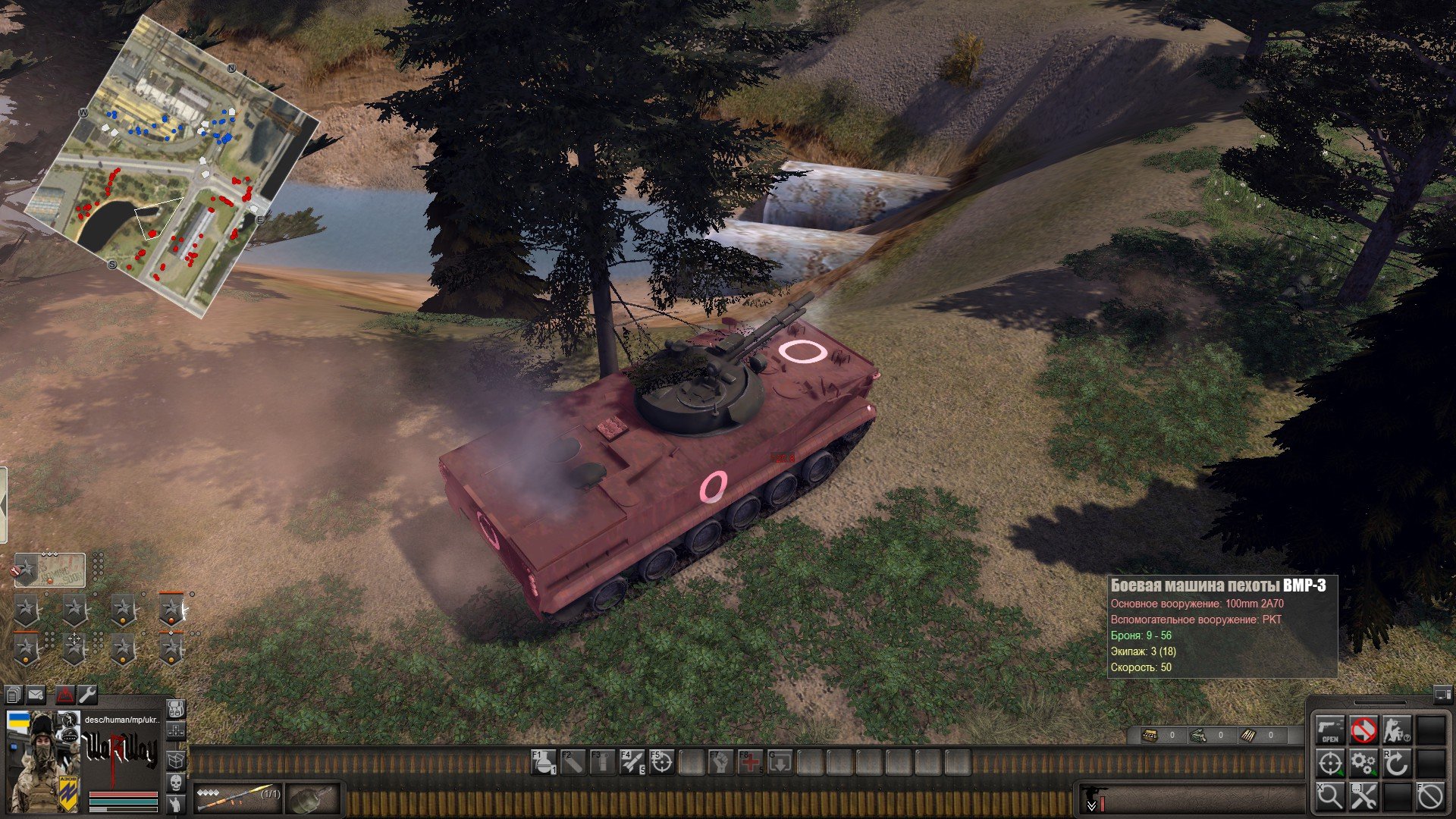Screen dimensions: 1456x819
Task: Open the envelope messages icon
Action: click(x=36, y=694)
